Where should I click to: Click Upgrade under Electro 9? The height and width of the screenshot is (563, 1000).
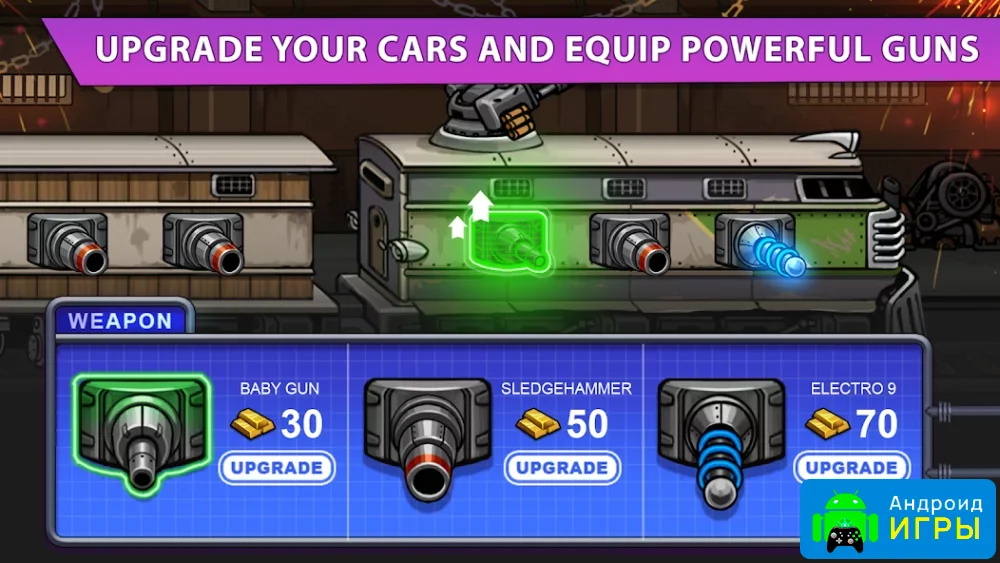point(851,468)
